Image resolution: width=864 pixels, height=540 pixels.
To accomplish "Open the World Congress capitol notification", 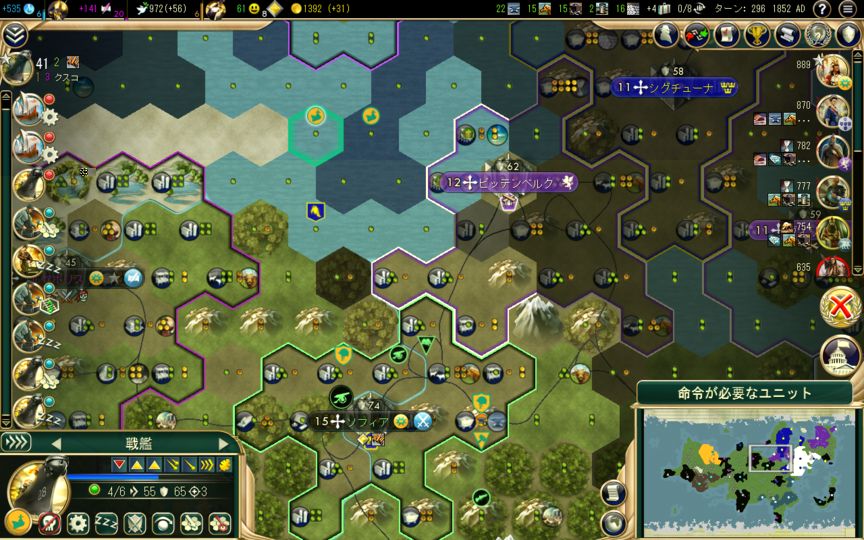I will coord(840,354).
